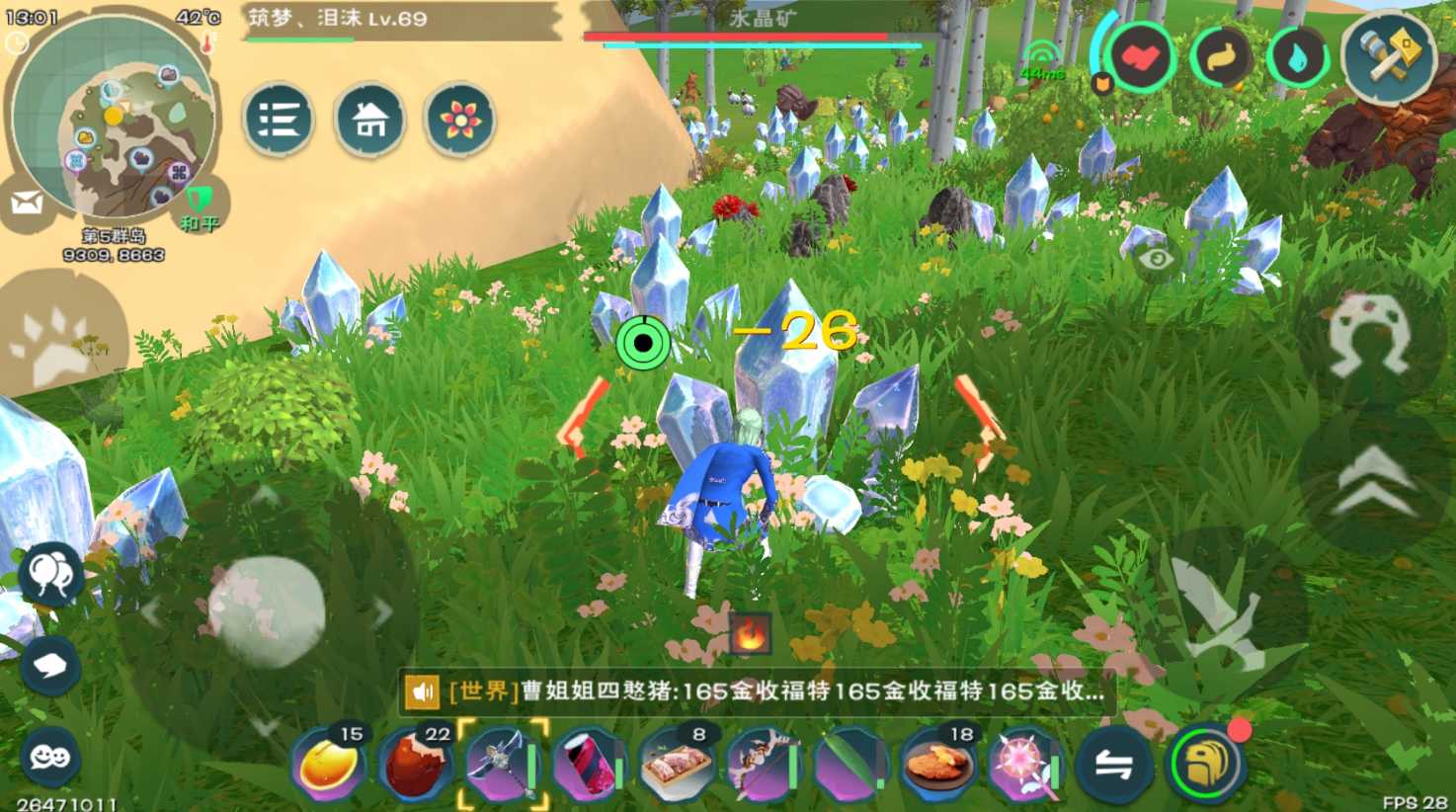This screenshot has height=812, width=1456.
Task: Open the flower event icon at top
Action: pyautogui.click(x=459, y=119)
